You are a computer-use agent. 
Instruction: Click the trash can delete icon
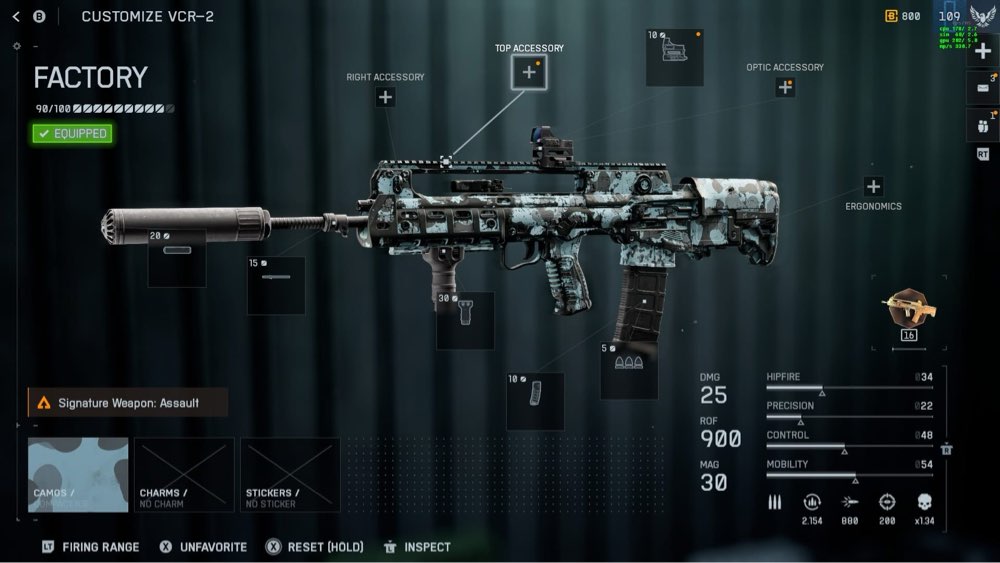click(946, 450)
